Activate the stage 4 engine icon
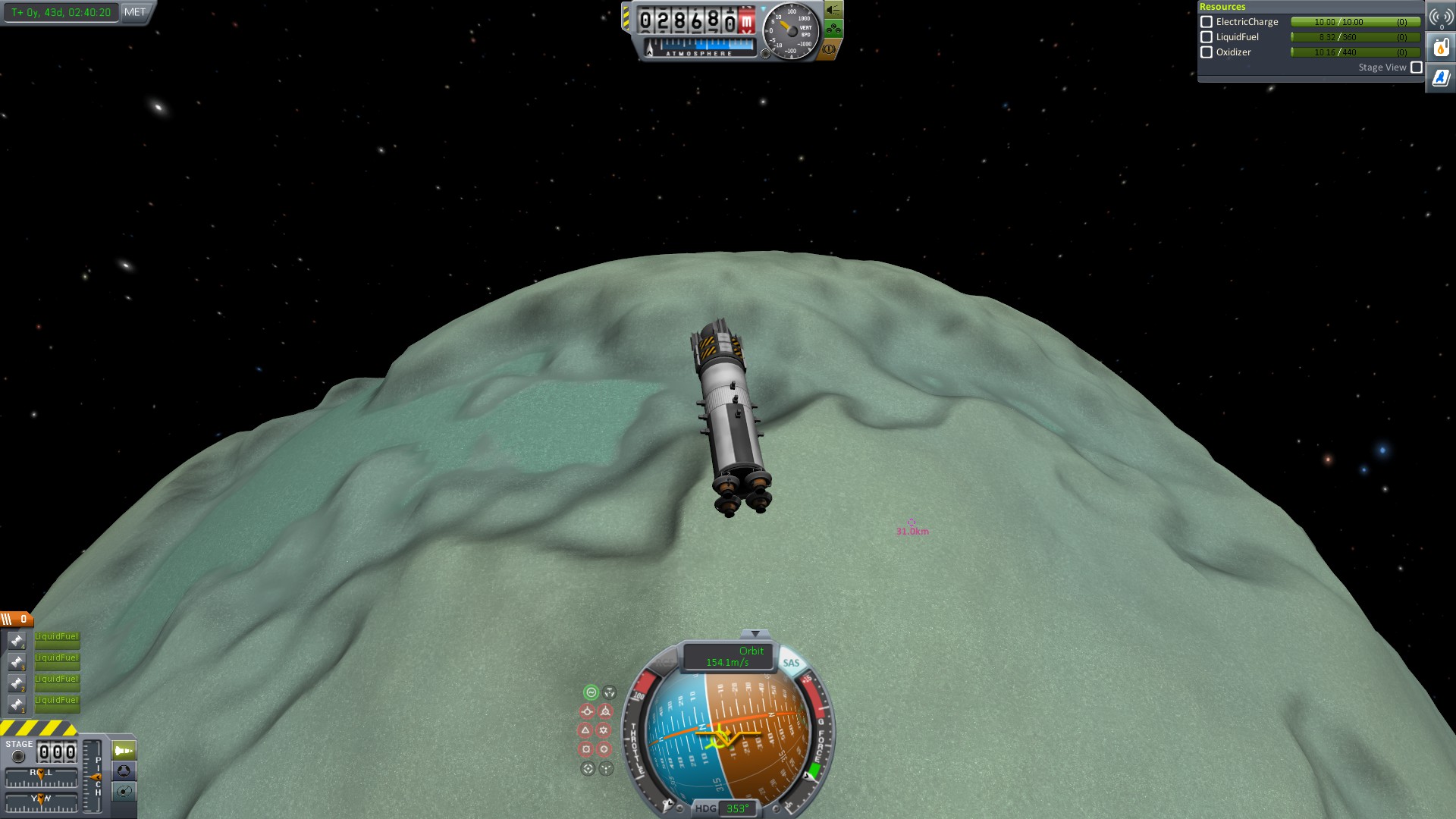Viewport: 1456px width, 819px height. coord(17,641)
